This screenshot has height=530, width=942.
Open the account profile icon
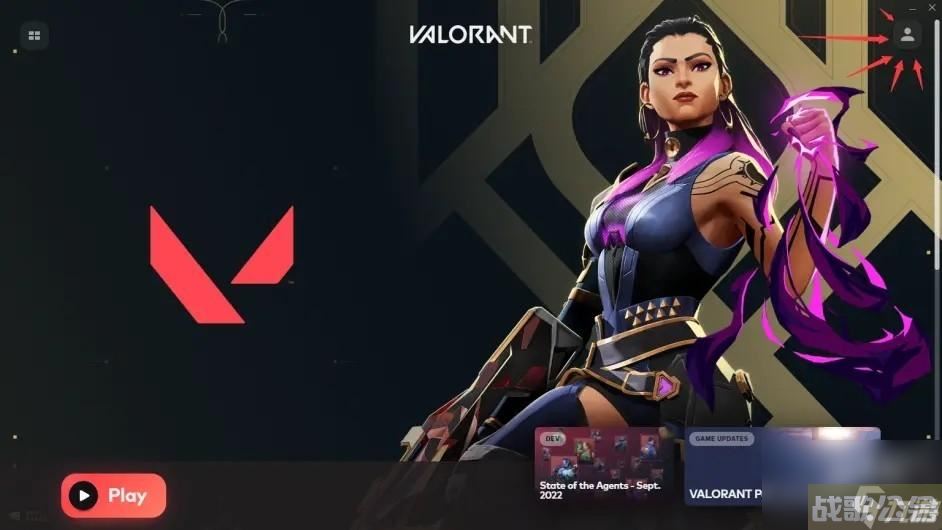coord(907,36)
